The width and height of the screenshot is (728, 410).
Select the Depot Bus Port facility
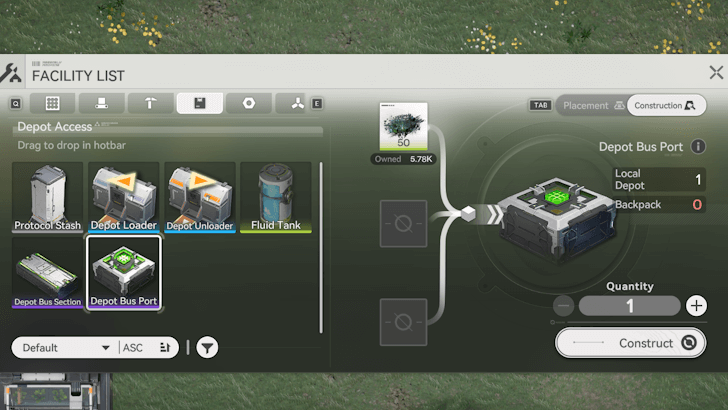click(124, 272)
